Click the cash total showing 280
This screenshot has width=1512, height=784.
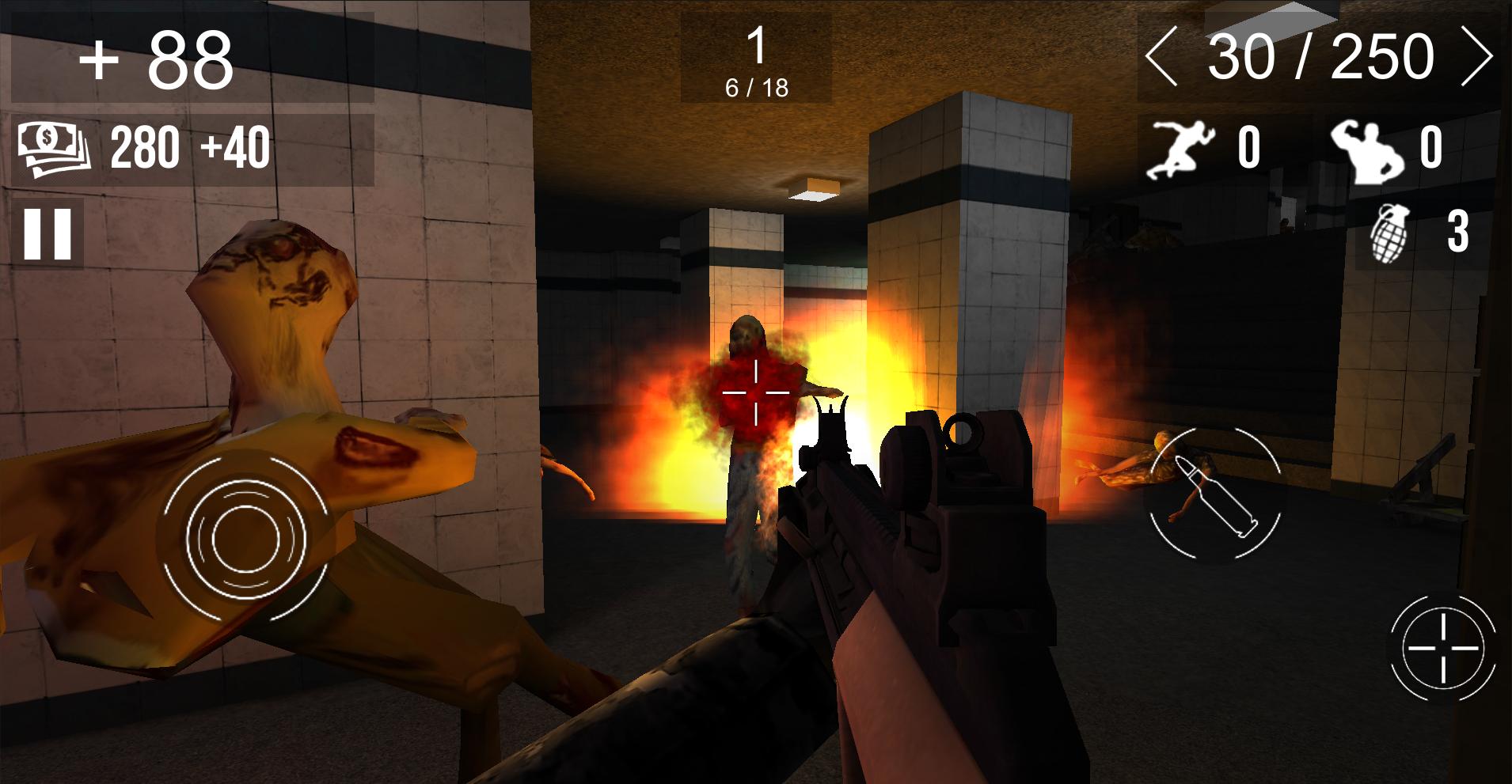pyautogui.click(x=147, y=146)
